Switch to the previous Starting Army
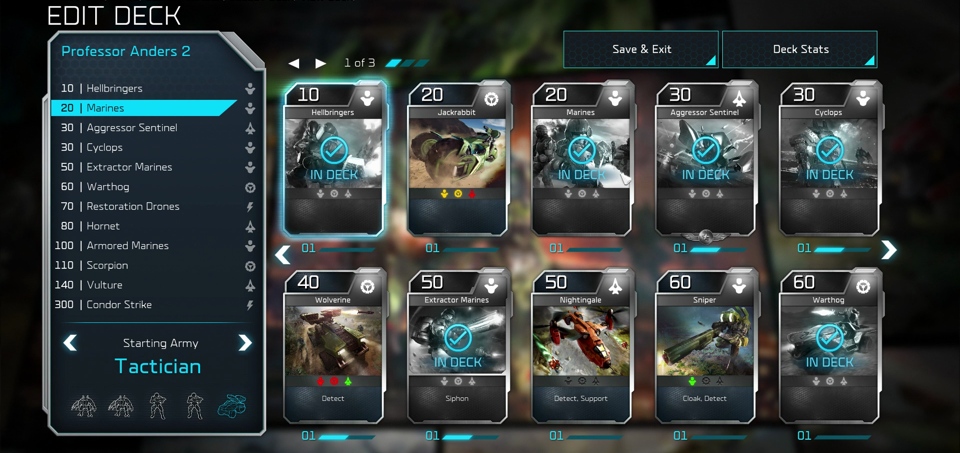Image resolution: width=960 pixels, height=453 pixels. coord(70,344)
